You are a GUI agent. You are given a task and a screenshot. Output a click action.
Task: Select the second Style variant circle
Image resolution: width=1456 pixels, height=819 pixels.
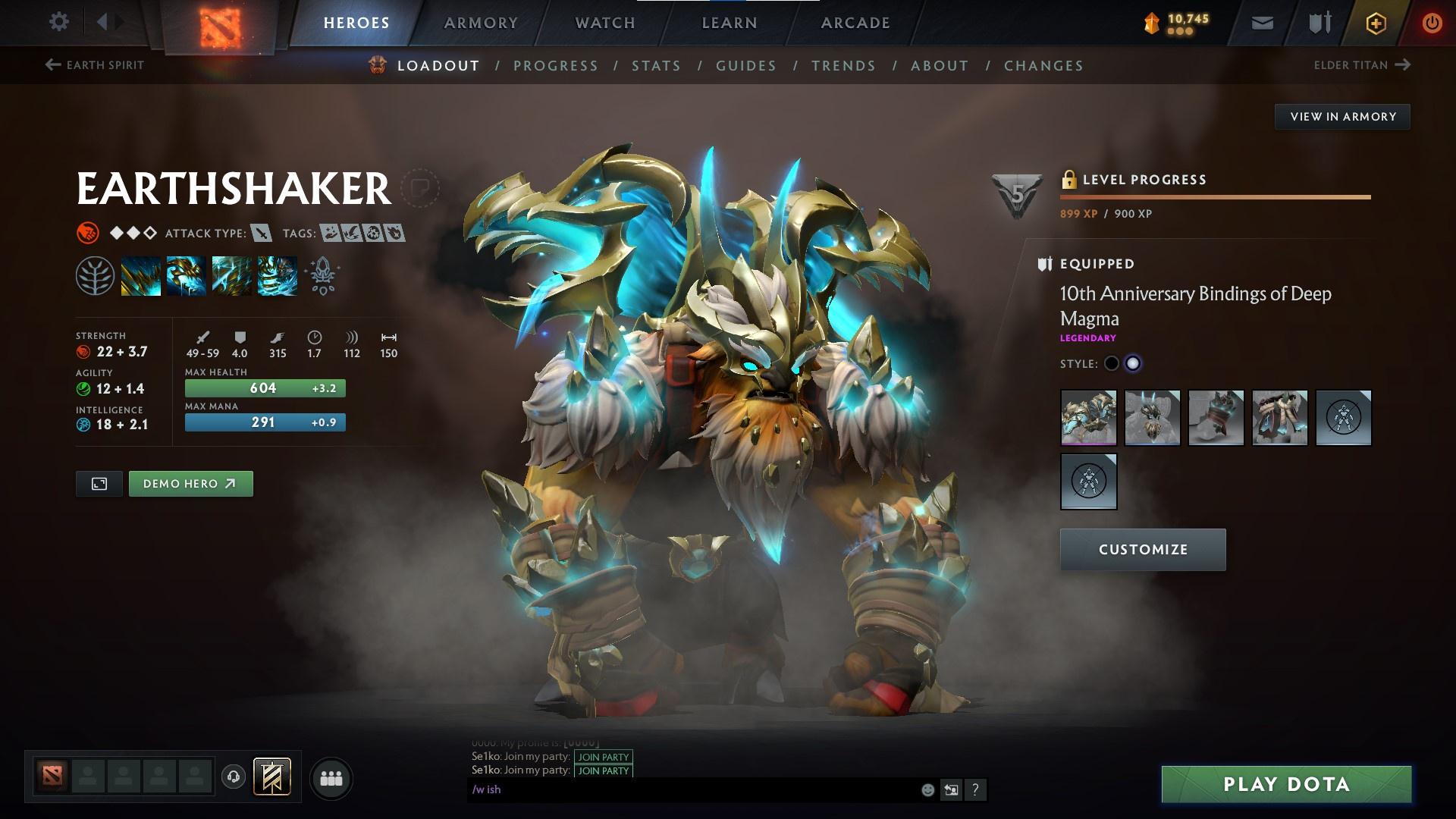(x=1134, y=363)
